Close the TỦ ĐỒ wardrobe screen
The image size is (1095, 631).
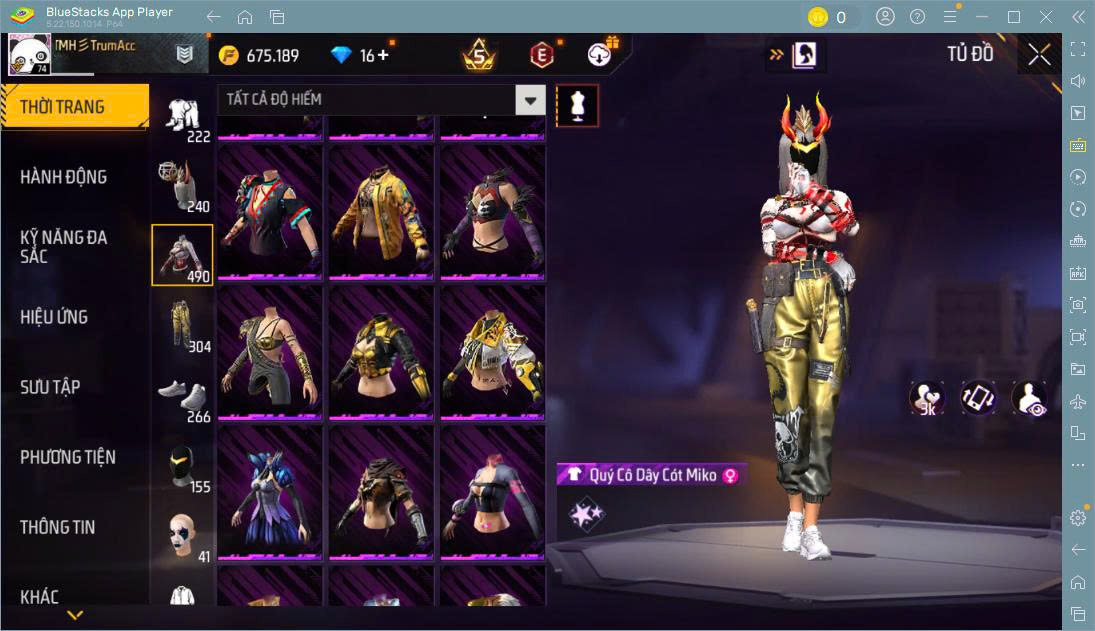(1039, 55)
